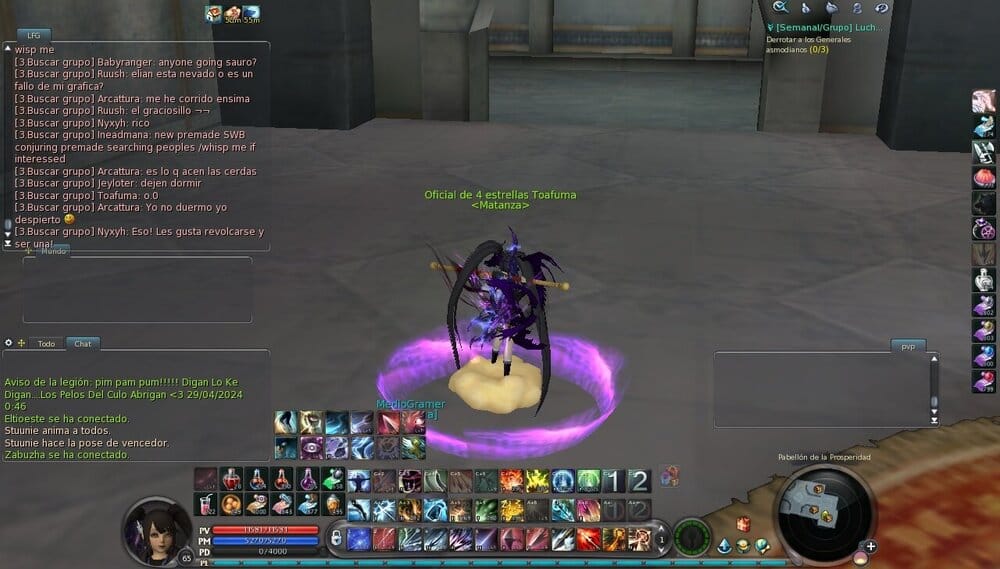
Task: Toggle the hotbar padlock lock
Action: (337, 539)
